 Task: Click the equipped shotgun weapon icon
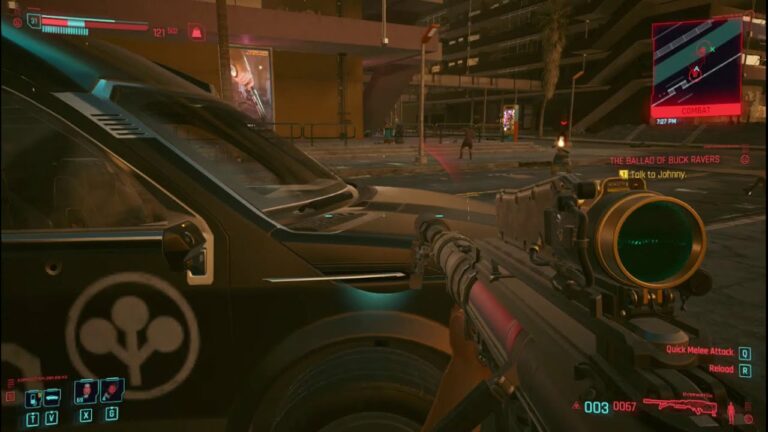[x=682, y=406]
